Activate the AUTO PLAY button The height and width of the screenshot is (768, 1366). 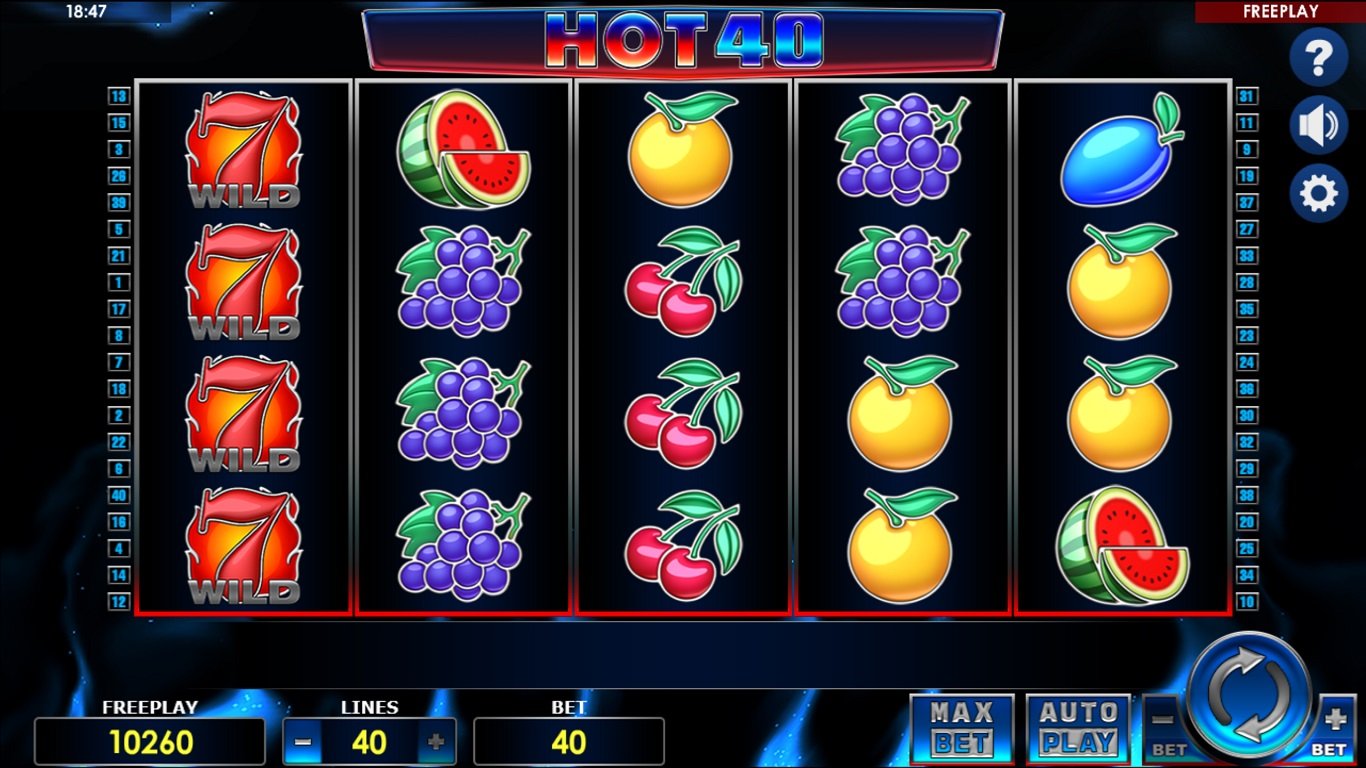pos(1078,728)
